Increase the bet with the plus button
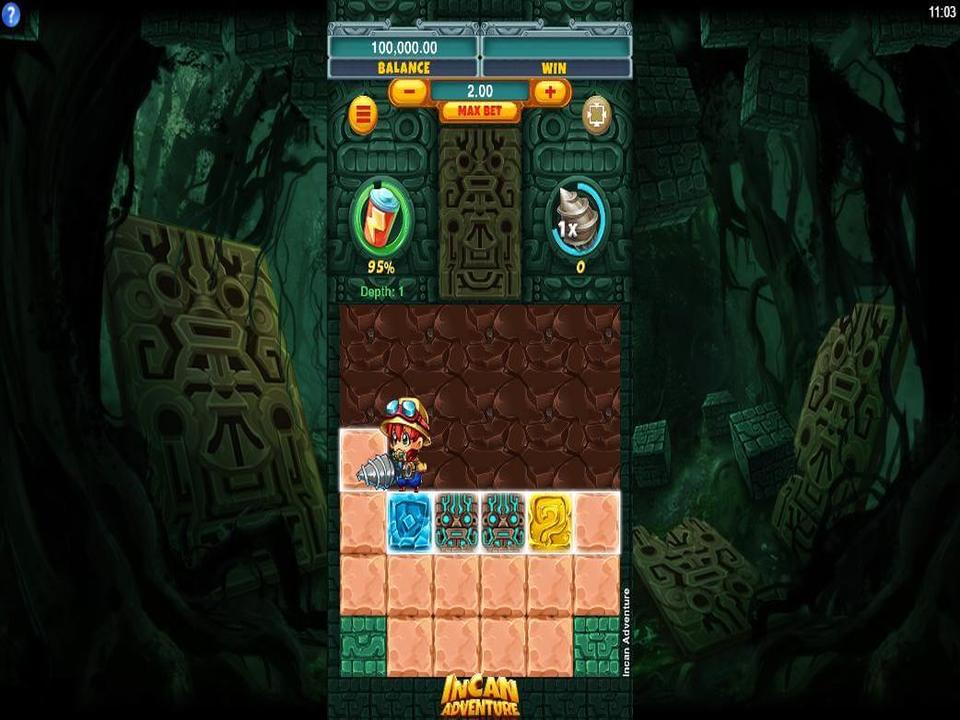This screenshot has width=960, height=720. (x=550, y=91)
